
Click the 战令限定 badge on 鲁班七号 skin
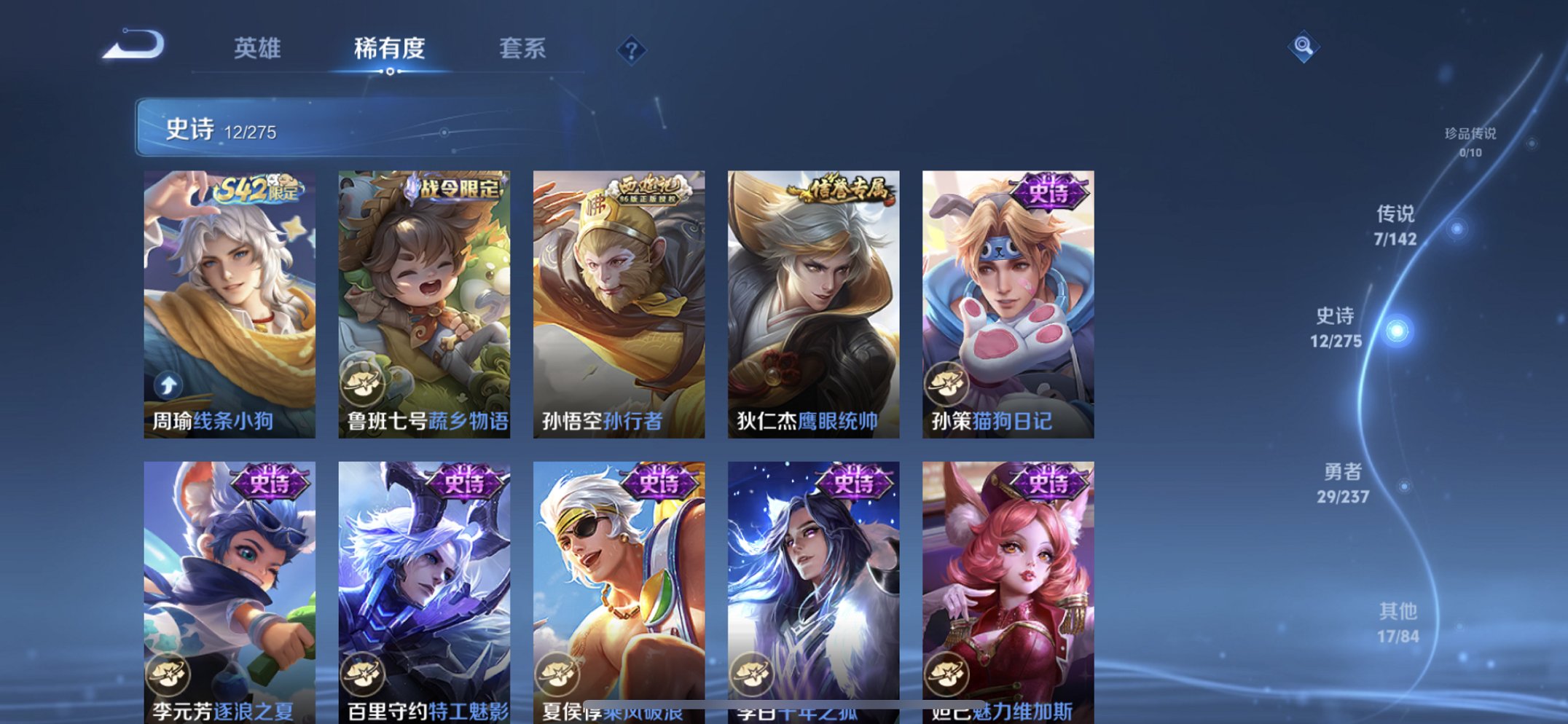[x=458, y=188]
